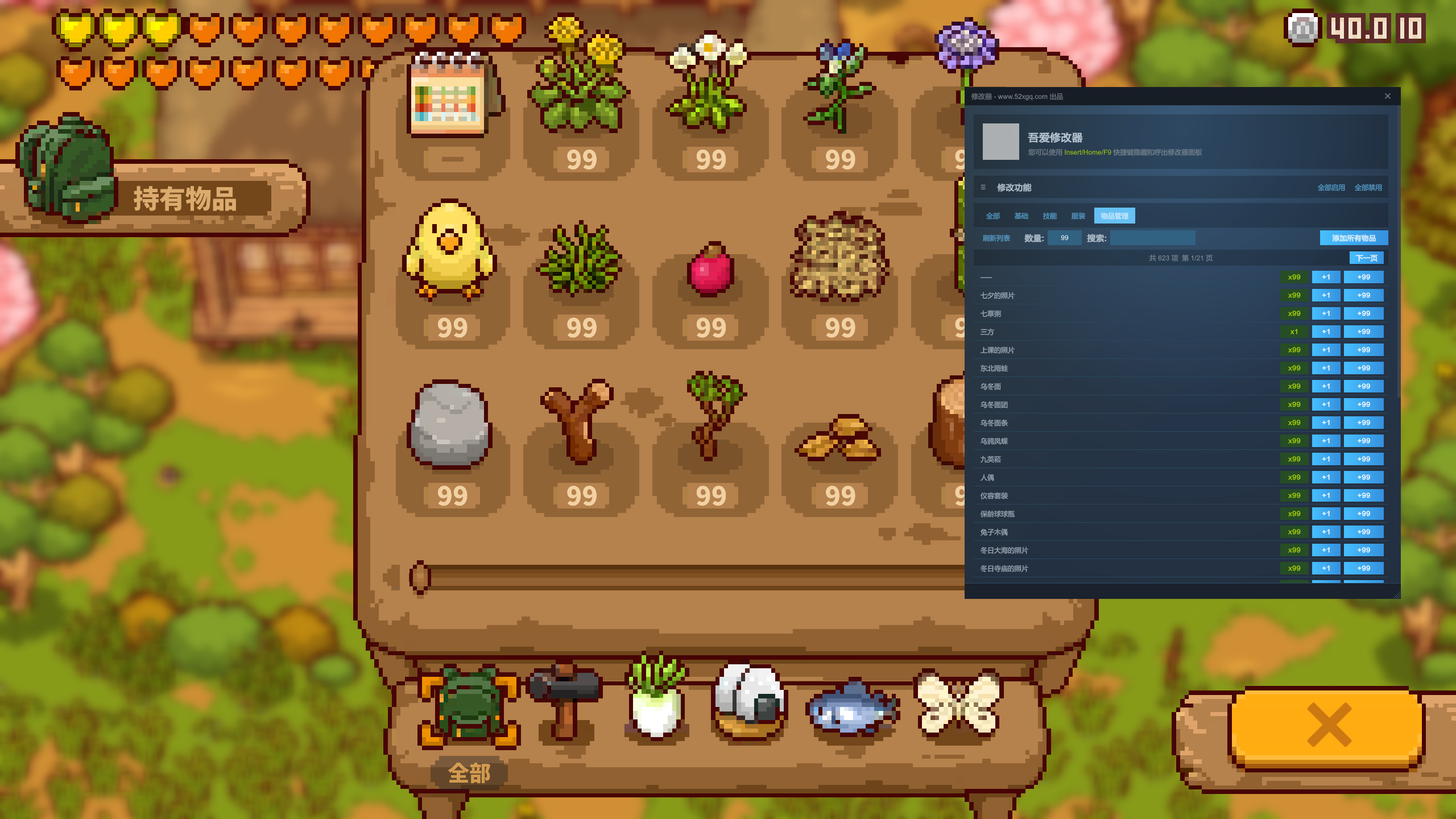Switch the trainer to the 技能 tab
Image resolution: width=1456 pixels, height=819 pixels.
pos(1049,216)
